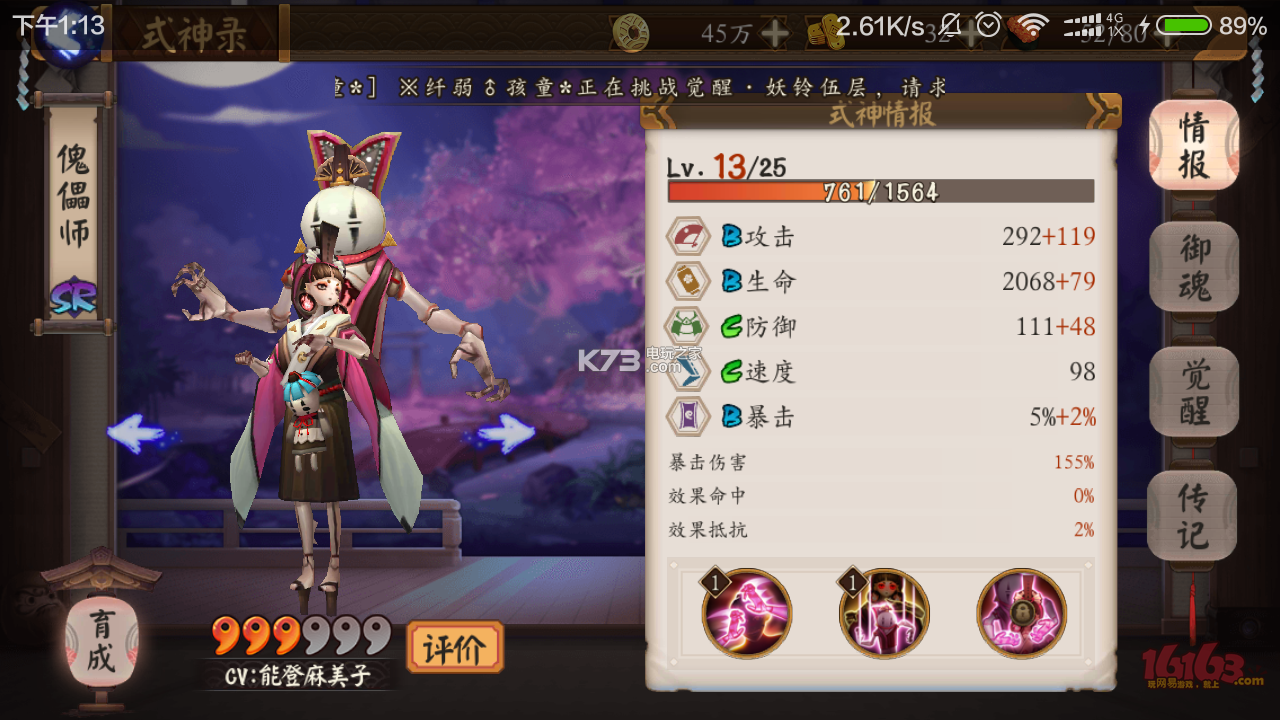Viewport: 1280px width, 720px height.
Task: Show the 传记 biography tab
Action: point(1193,515)
